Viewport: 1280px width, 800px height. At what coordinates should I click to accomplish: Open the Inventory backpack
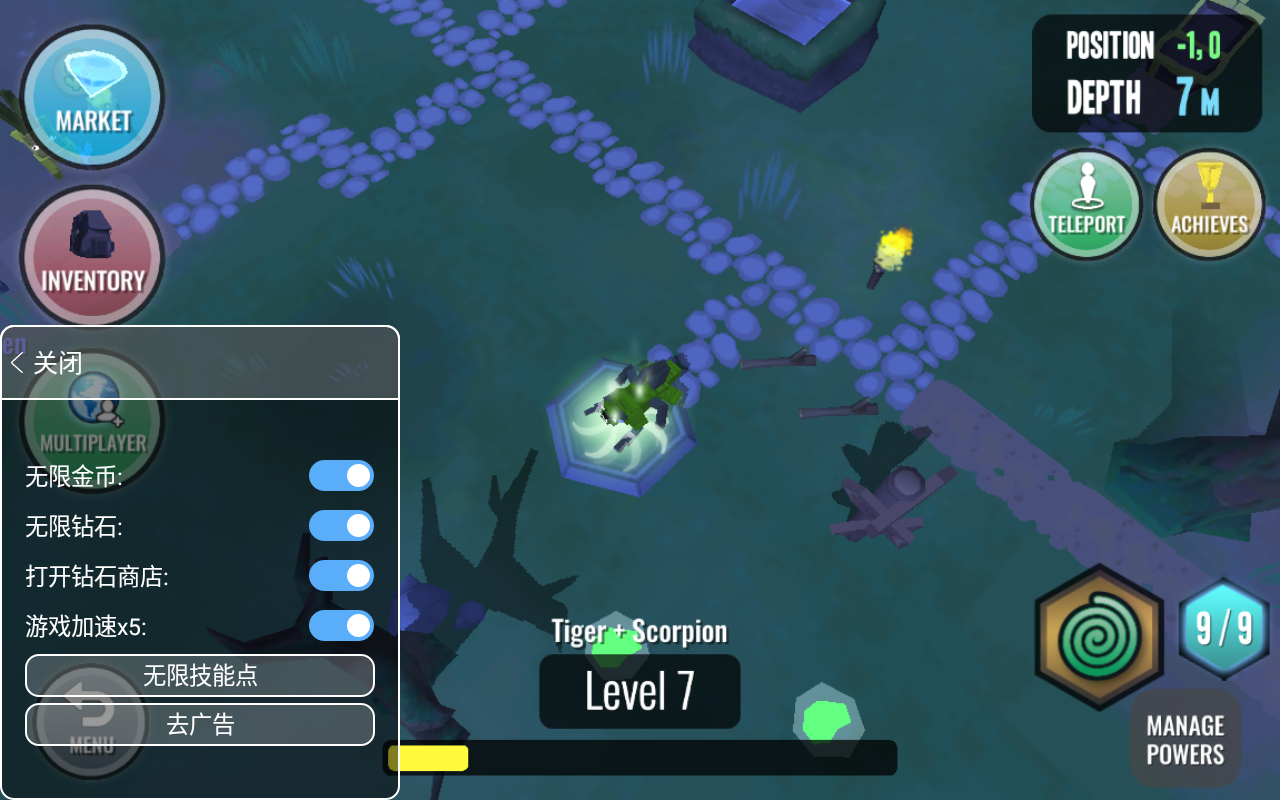tap(92, 256)
